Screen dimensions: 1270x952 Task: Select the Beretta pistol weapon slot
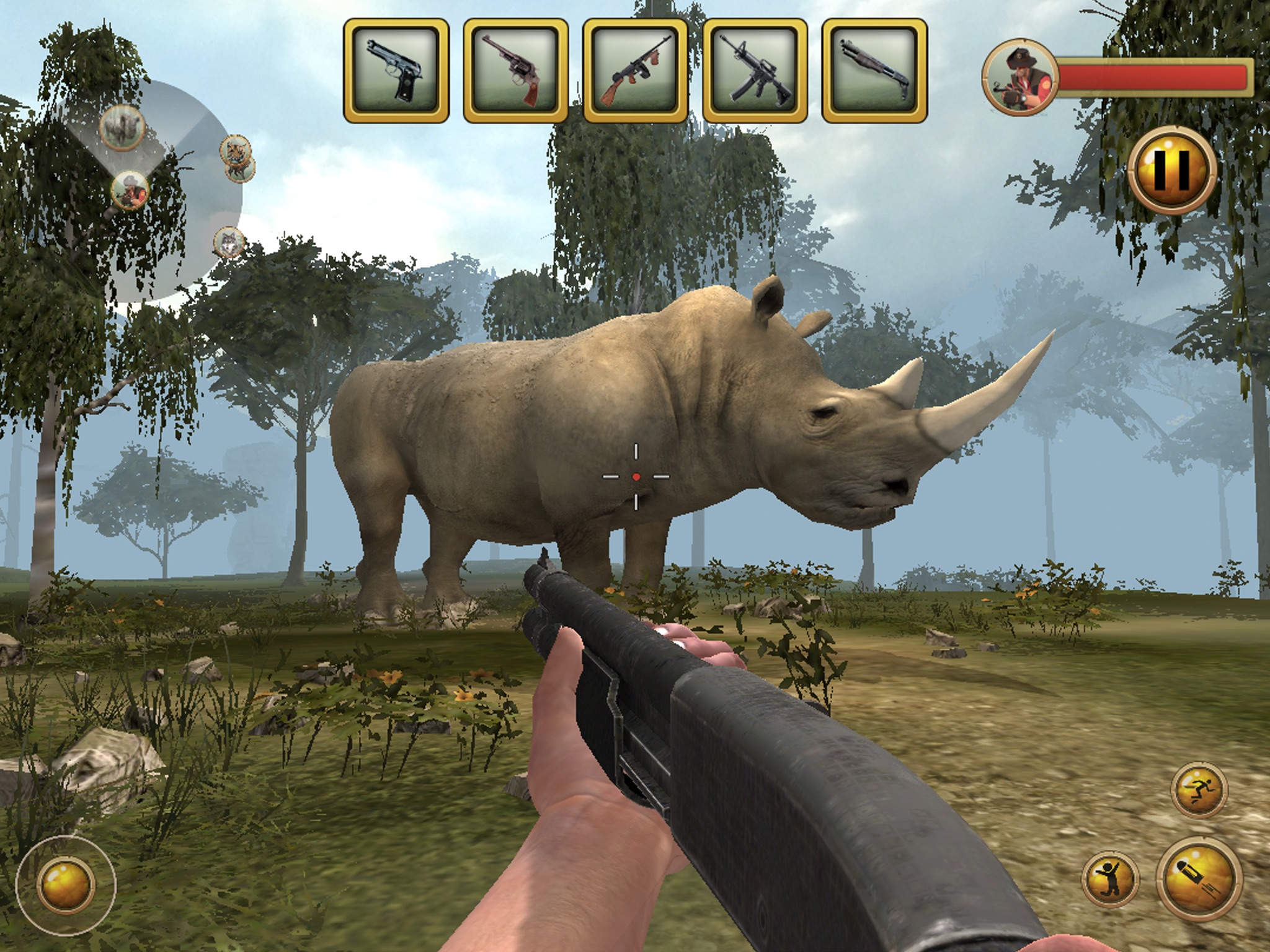396,70
